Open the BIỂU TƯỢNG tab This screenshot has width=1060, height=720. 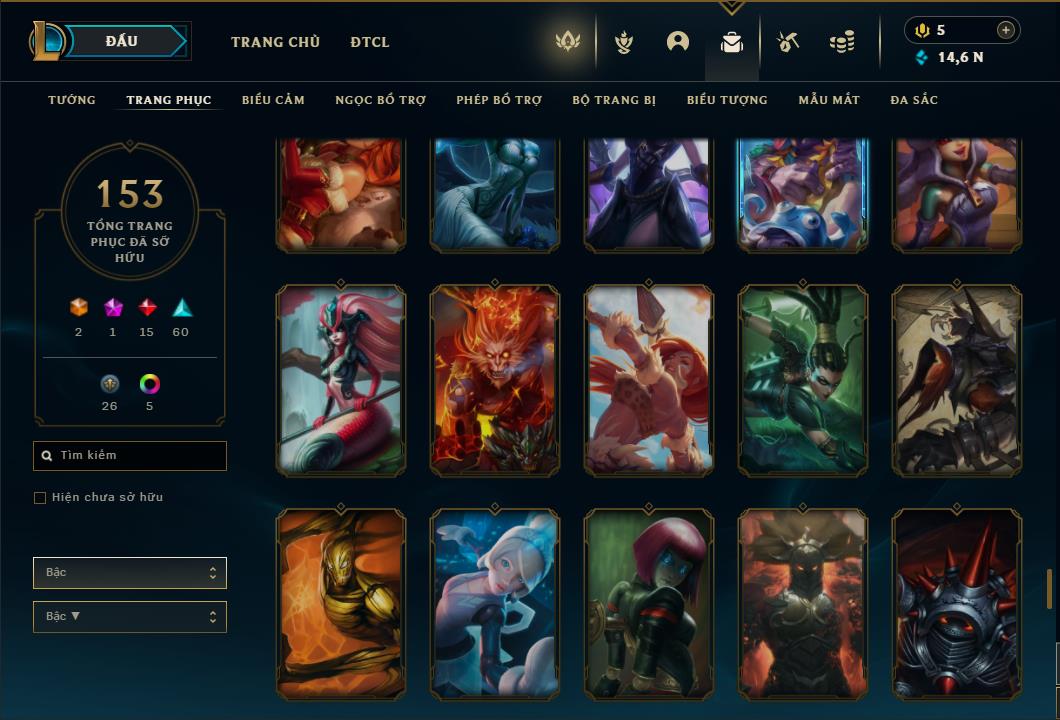pyautogui.click(x=727, y=100)
